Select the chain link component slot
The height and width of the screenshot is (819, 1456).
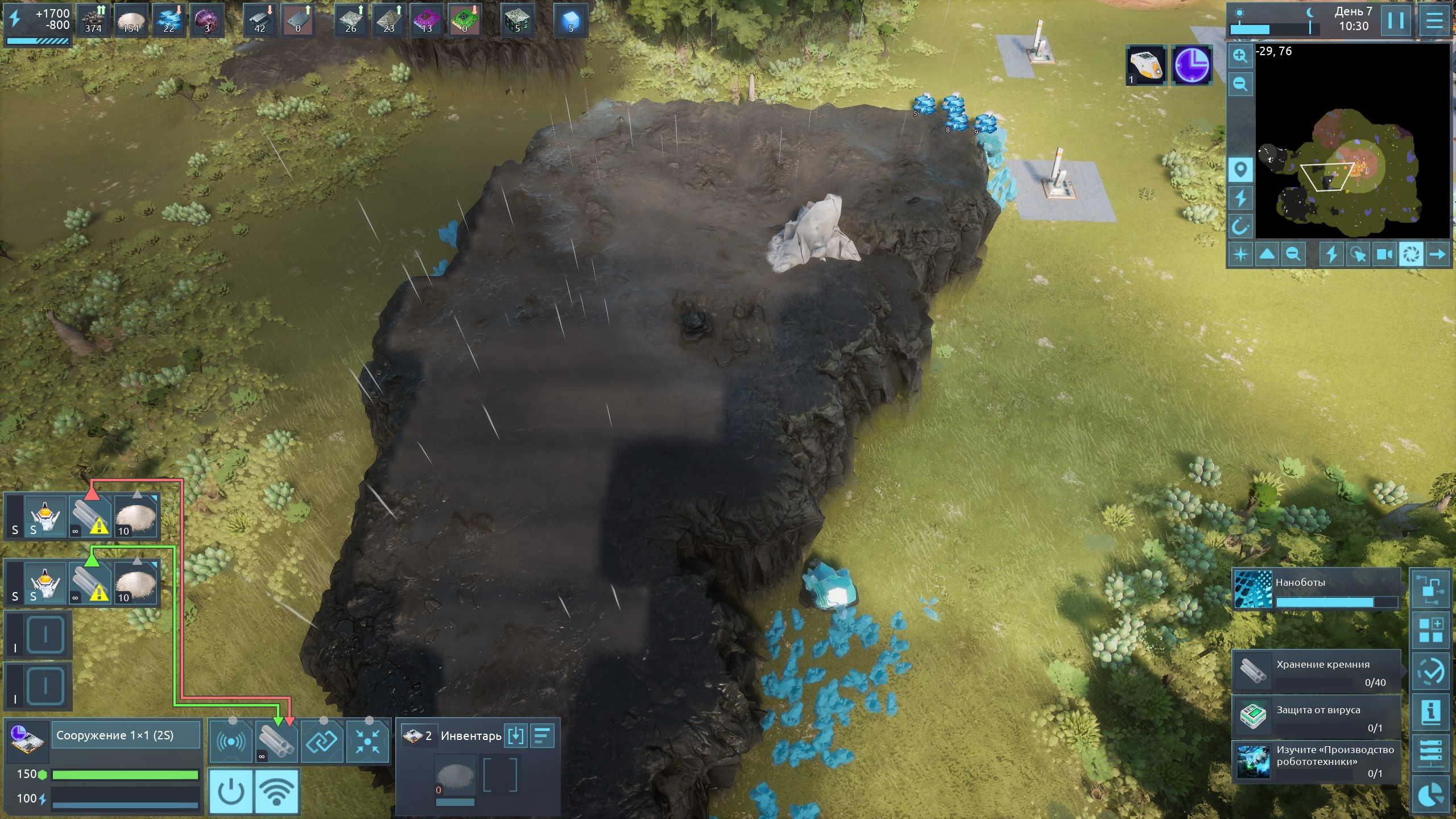pyautogui.click(x=322, y=741)
